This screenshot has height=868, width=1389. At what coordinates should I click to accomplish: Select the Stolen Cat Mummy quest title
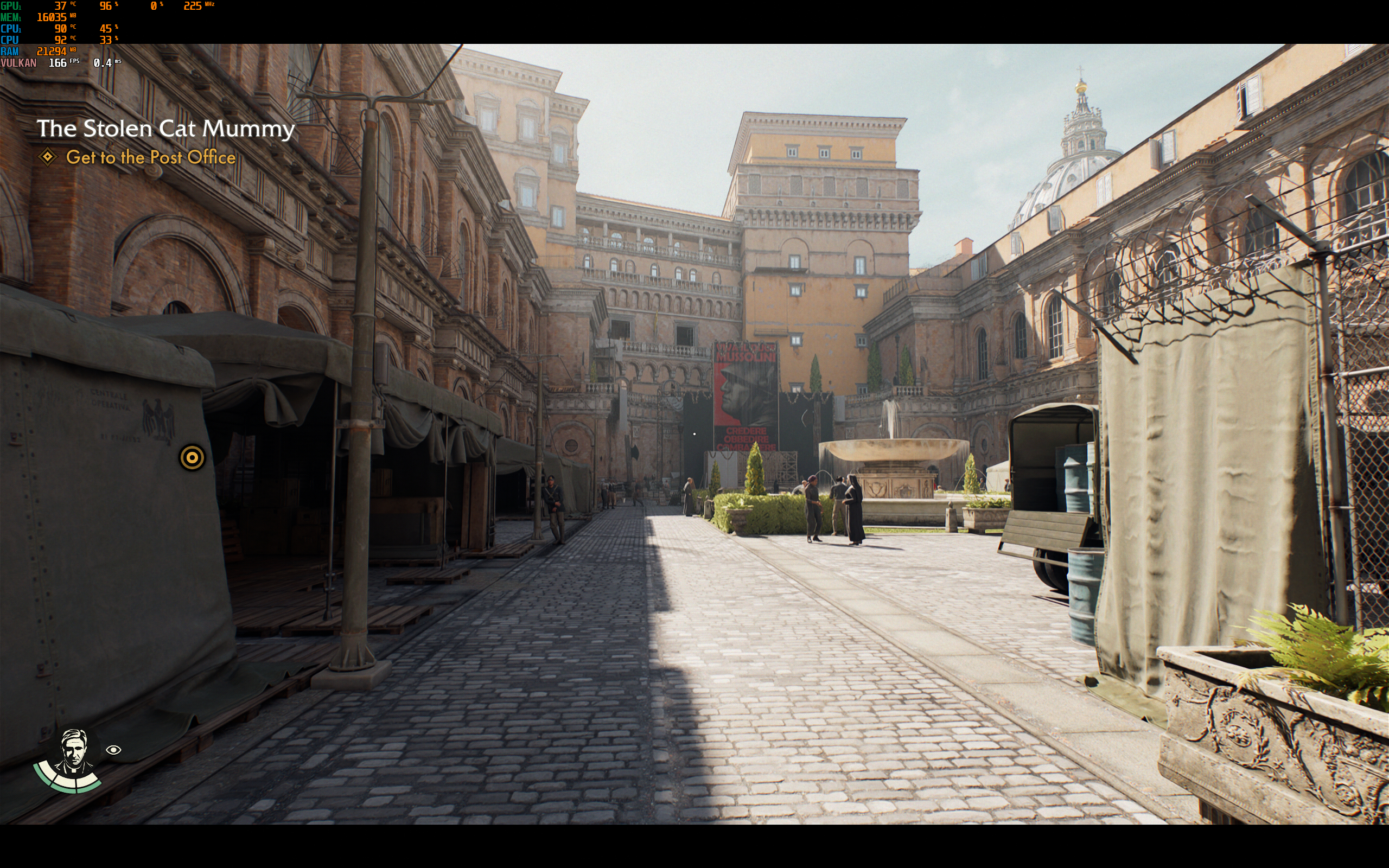click(165, 129)
